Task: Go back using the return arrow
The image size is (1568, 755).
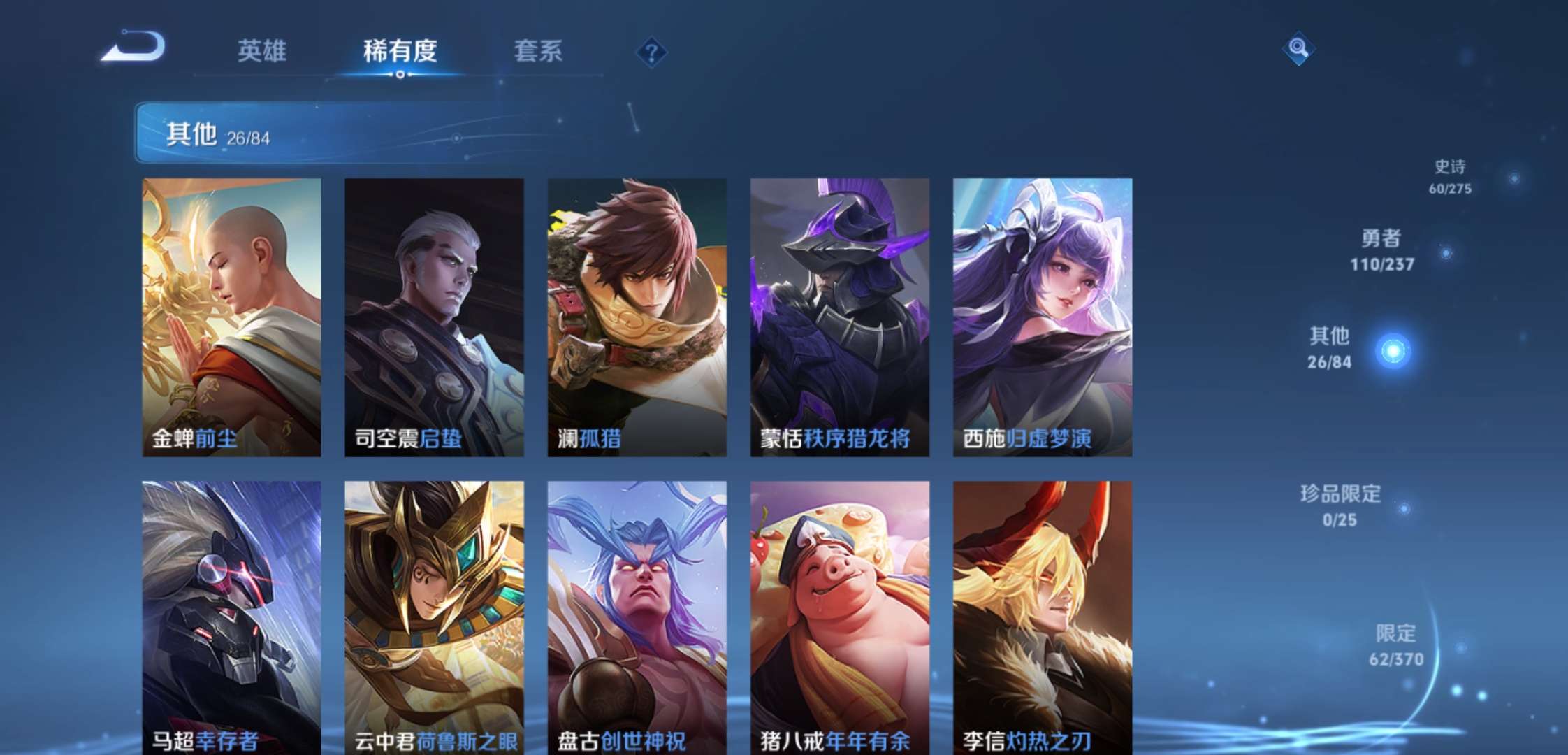Action: coord(133,48)
